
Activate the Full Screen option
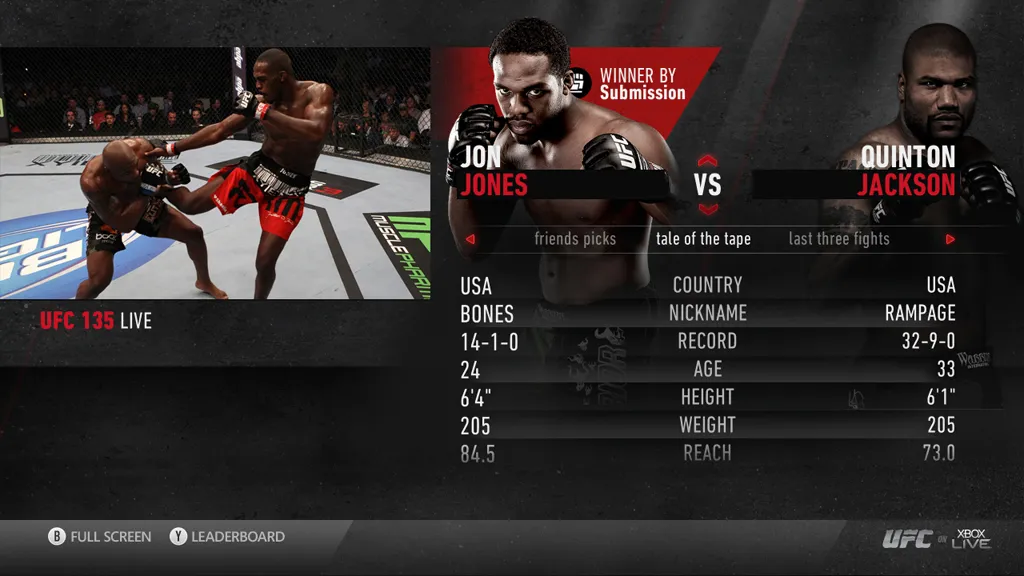[100, 537]
